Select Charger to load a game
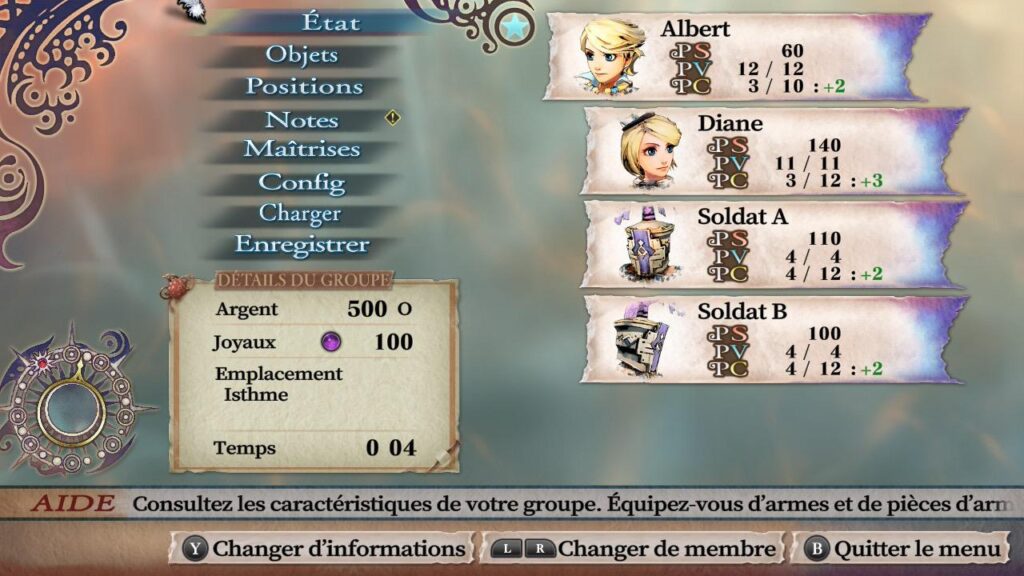Image resolution: width=1024 pixels, height=576 pixels. [x=300, y=213]
